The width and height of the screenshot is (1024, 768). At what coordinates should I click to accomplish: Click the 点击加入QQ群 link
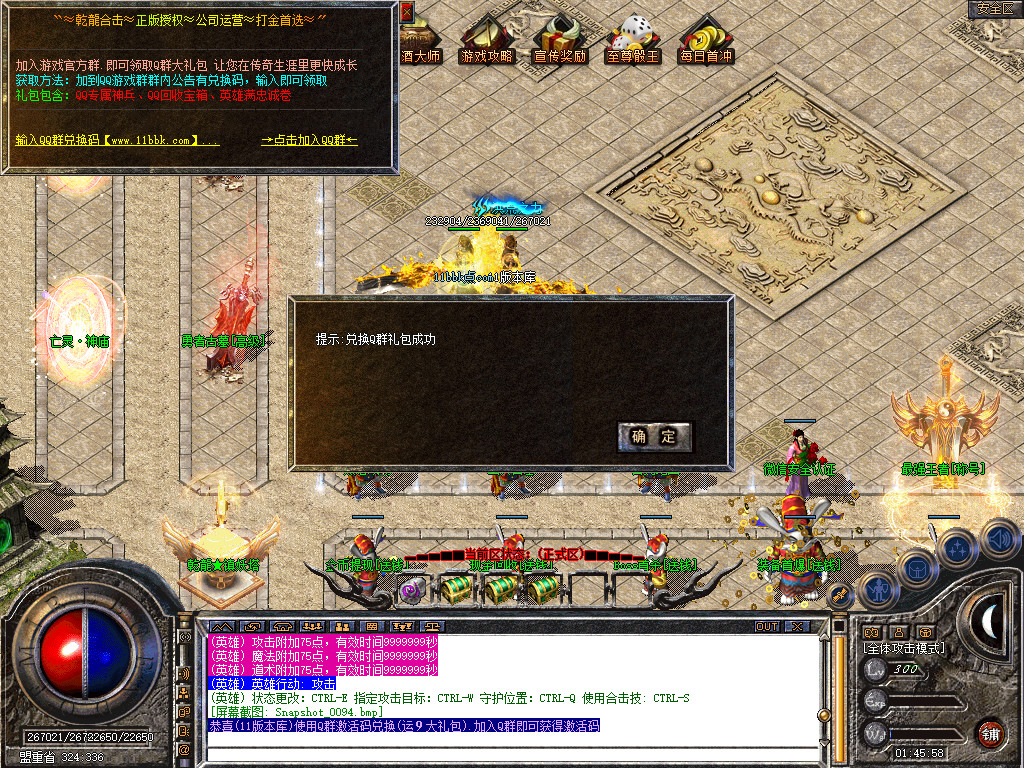tap(310, 141)
